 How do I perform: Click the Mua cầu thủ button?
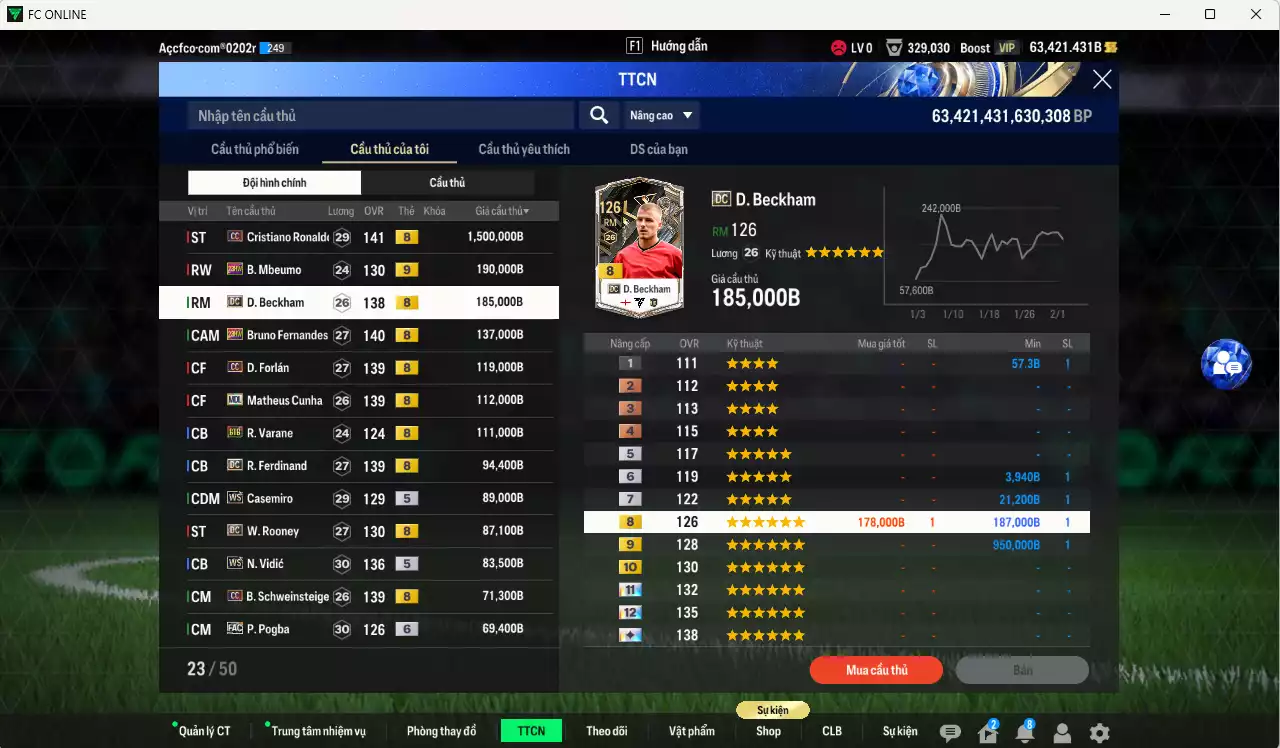(x=876, y=670)
